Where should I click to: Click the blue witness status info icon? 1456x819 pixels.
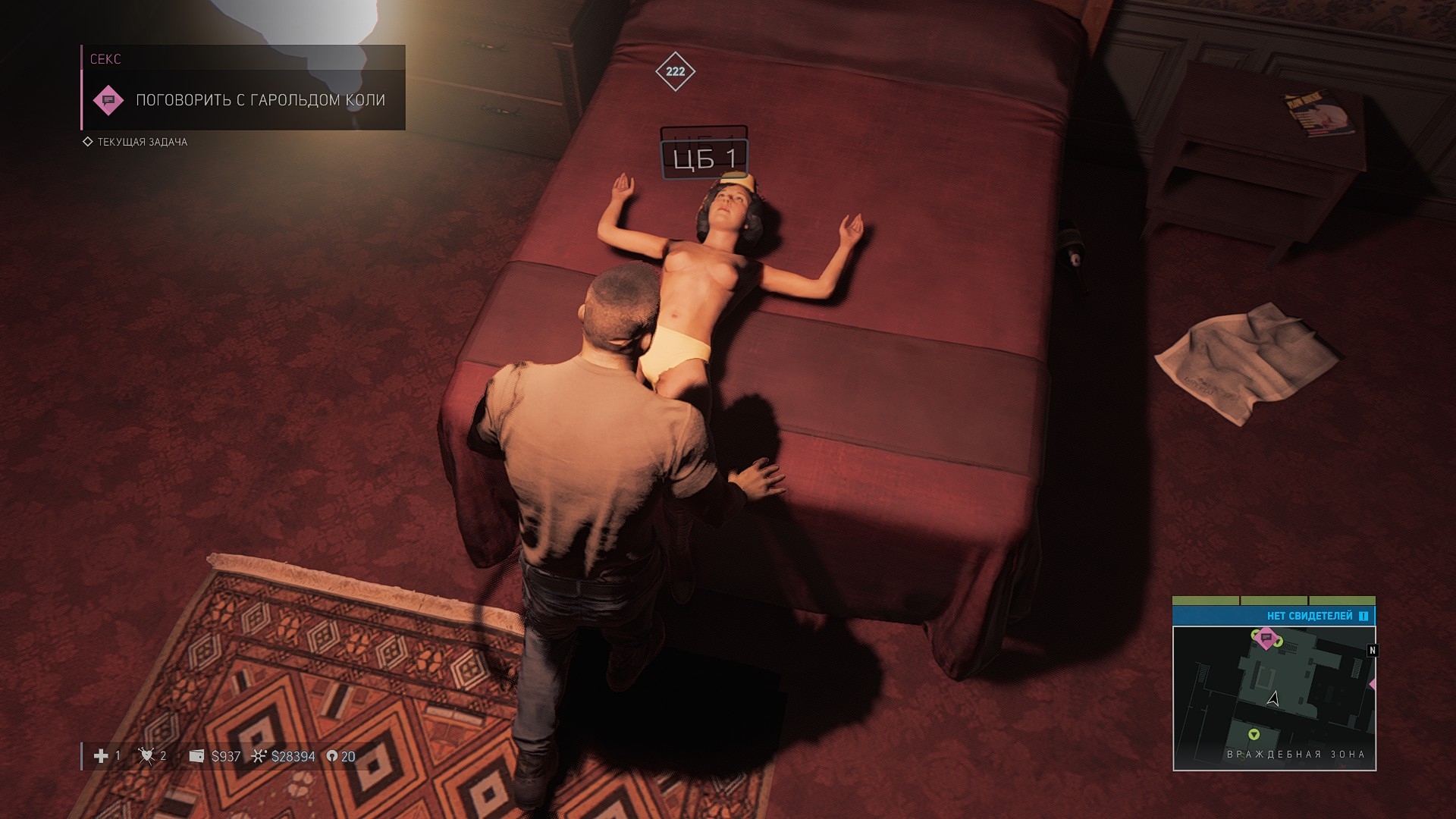(x=1363, y=616)
